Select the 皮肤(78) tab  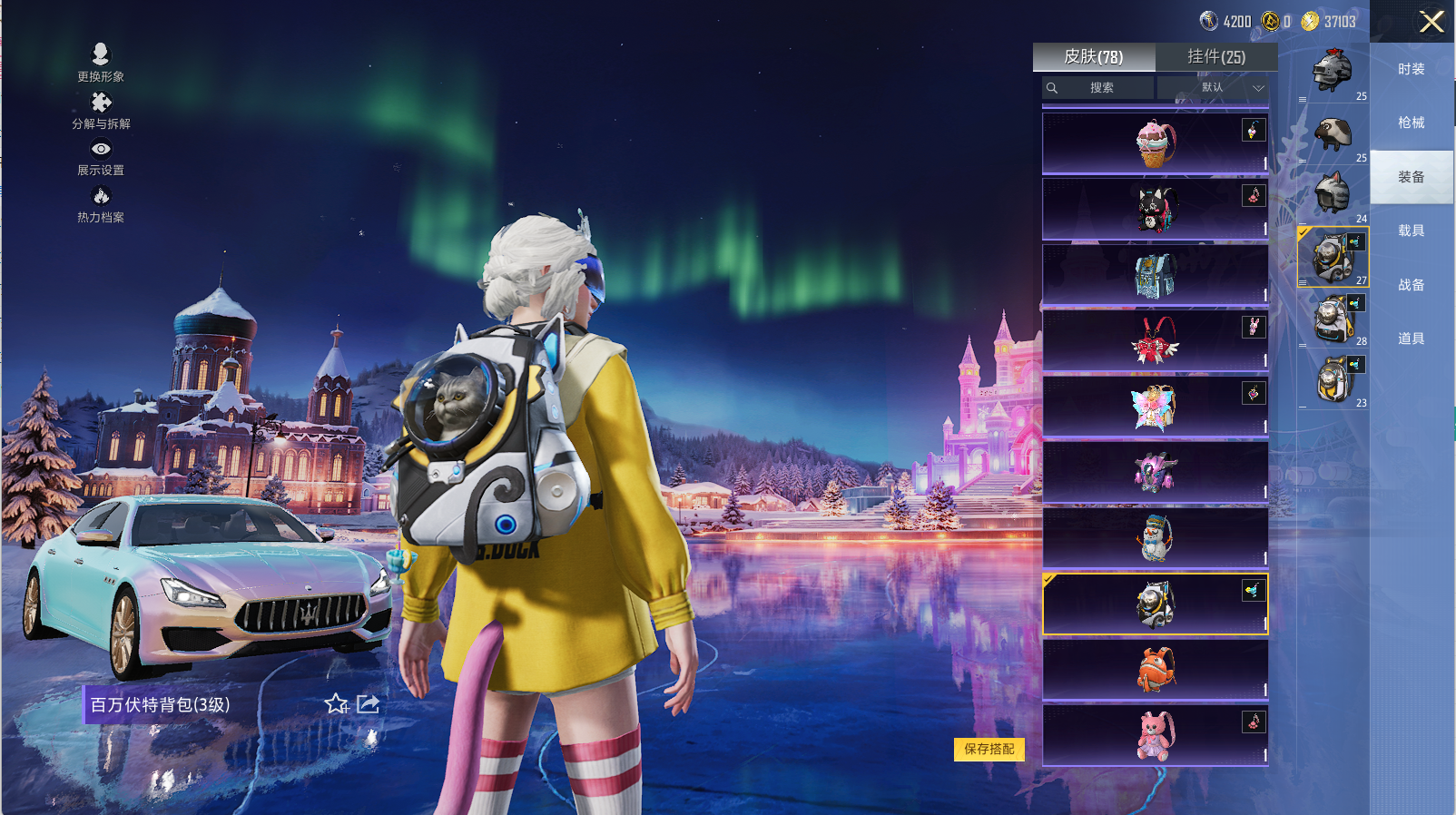1094,56
